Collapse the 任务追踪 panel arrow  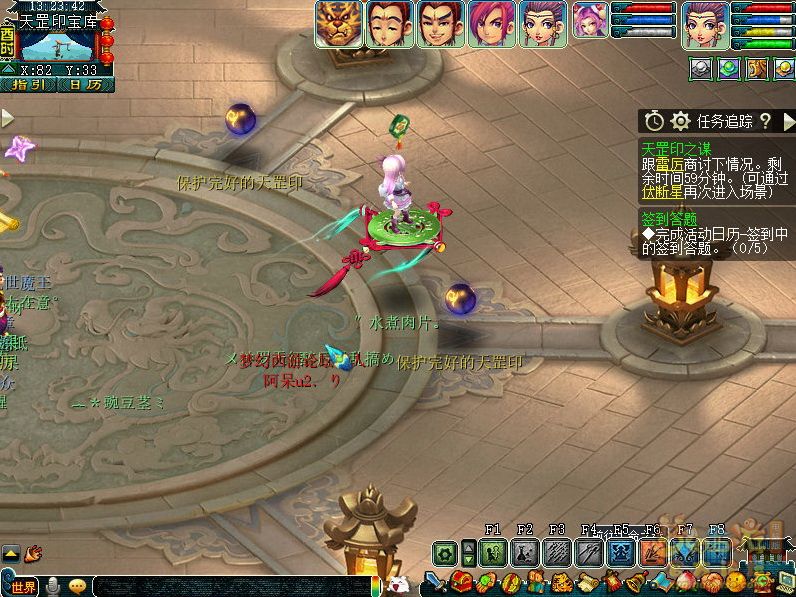tap(786, 121)
